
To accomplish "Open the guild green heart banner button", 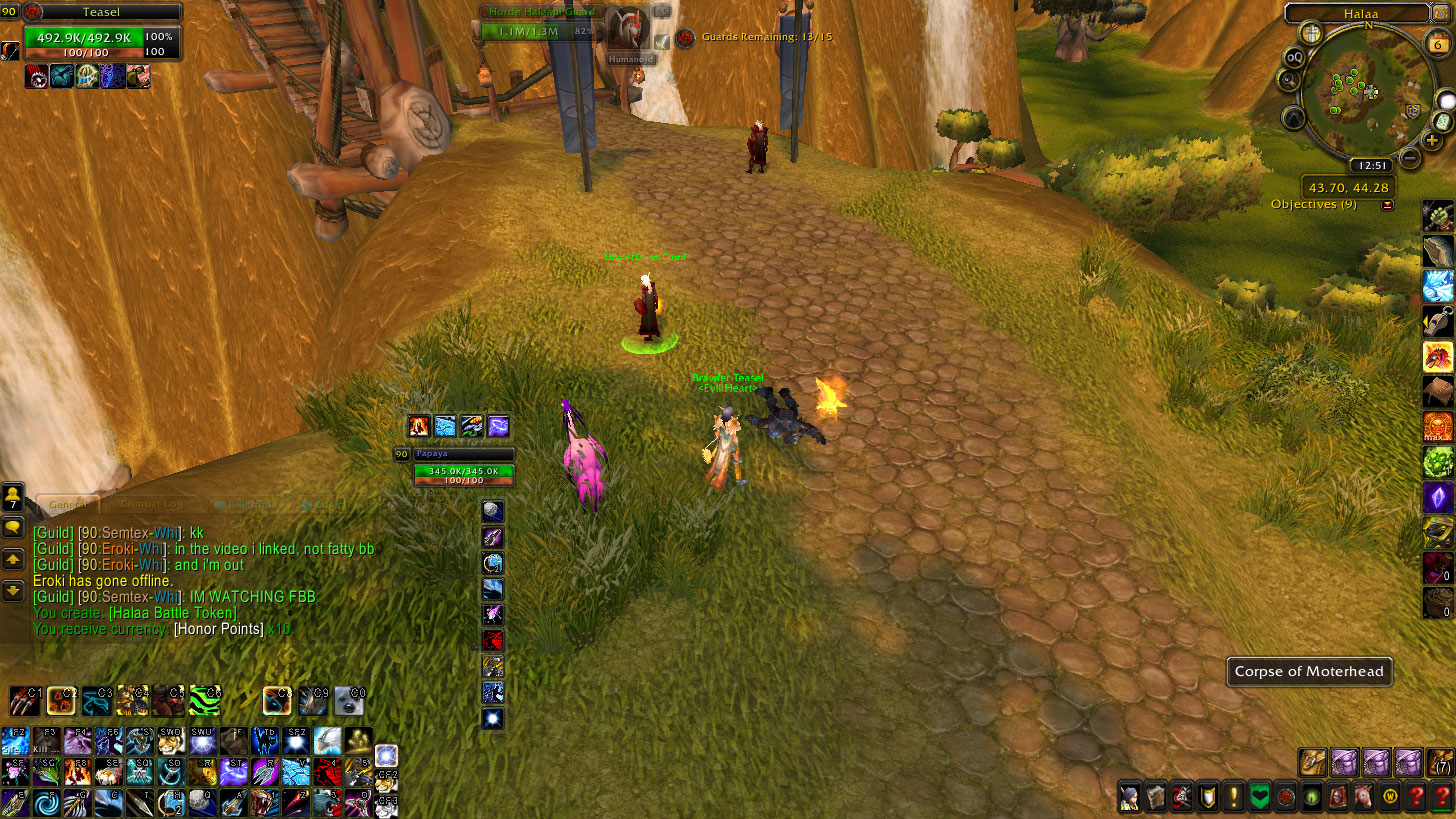I will (1260, 797).
